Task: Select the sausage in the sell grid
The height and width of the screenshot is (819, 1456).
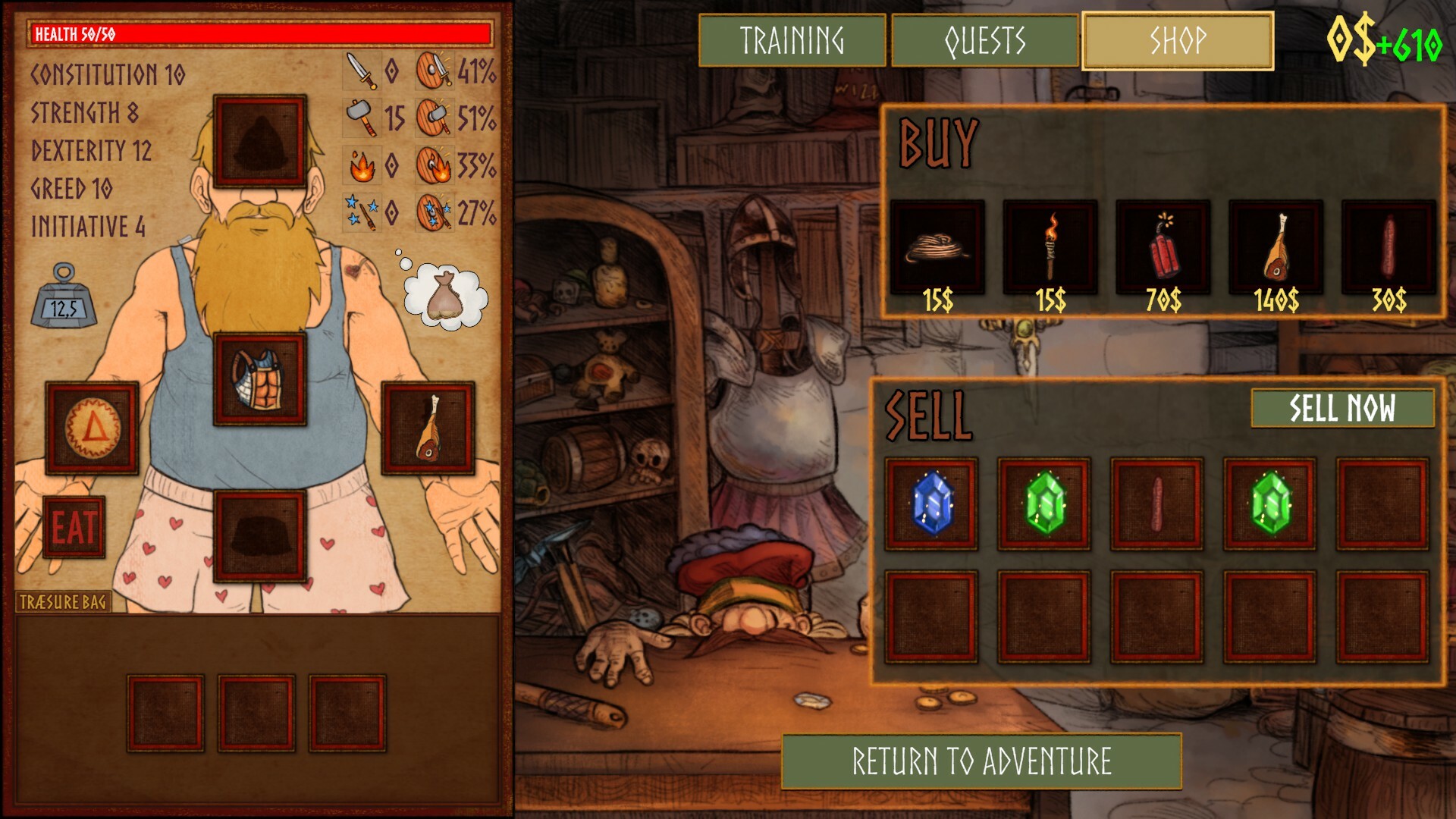Action: click(x=1156, y=504)
